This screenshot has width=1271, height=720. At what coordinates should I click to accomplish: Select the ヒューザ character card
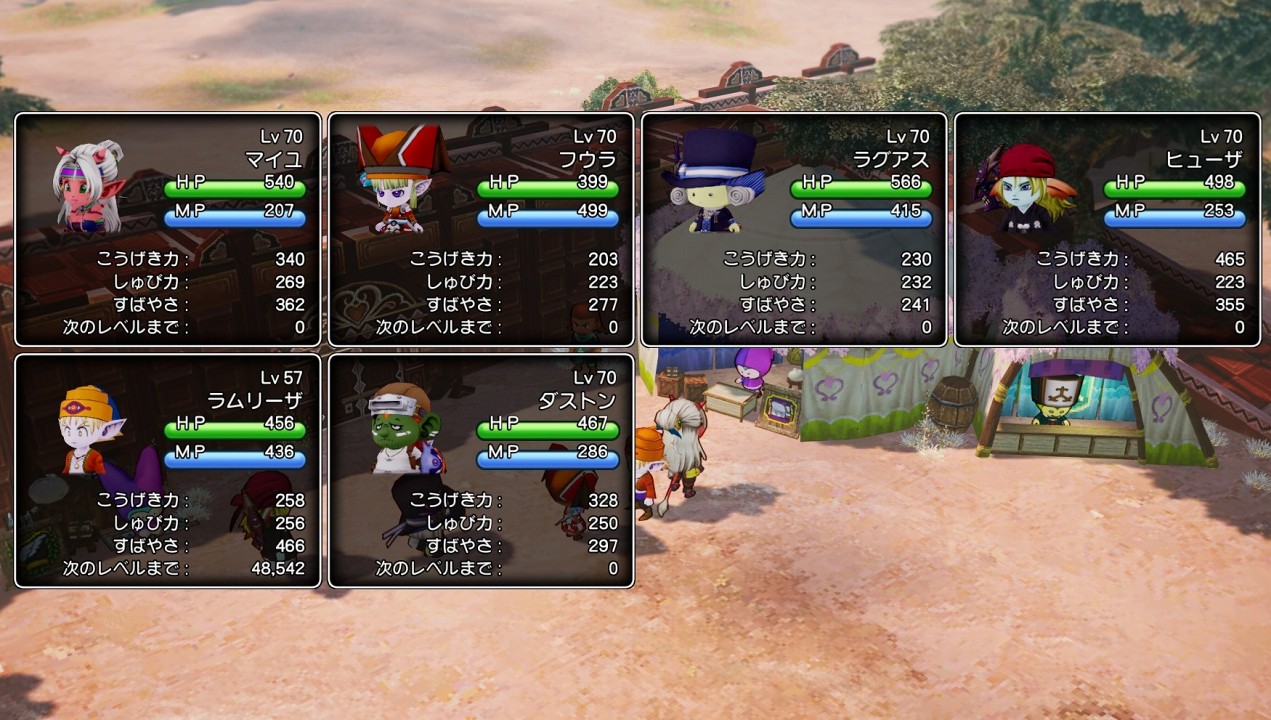(x=1107, y=229)
